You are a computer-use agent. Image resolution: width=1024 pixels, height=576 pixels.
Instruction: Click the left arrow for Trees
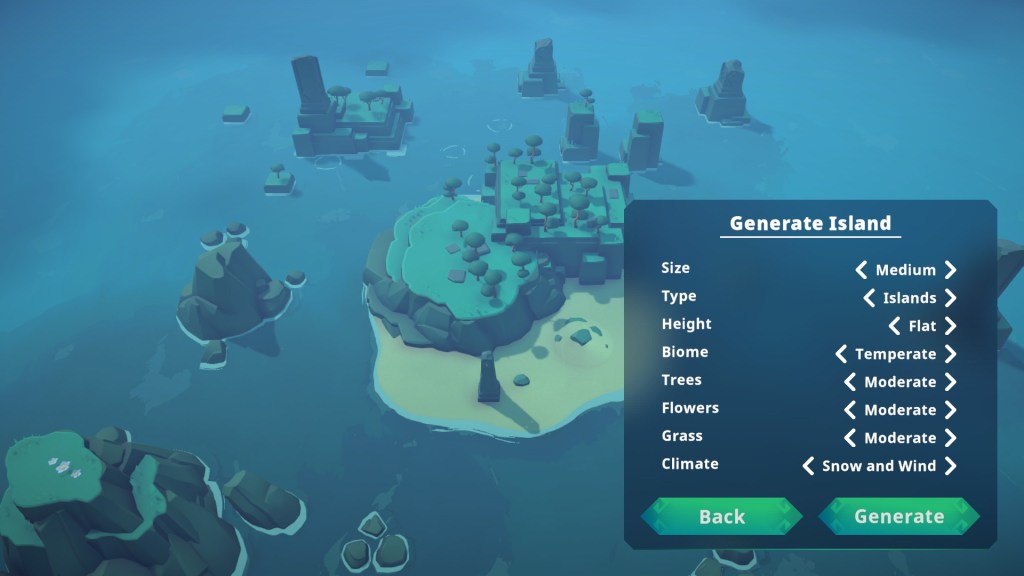(x=850, y=382)
